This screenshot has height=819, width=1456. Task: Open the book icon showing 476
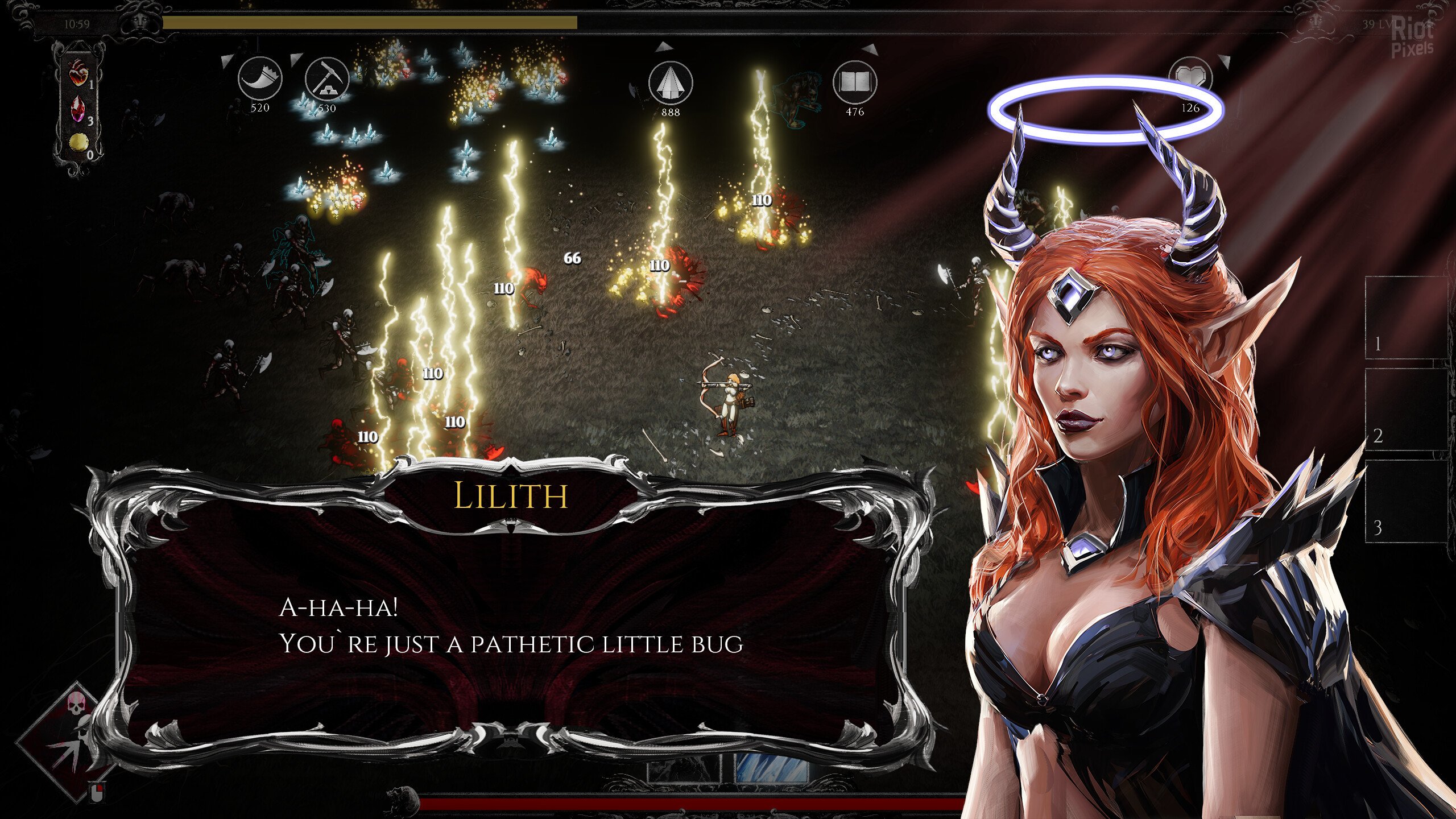[x=854, y=83]
